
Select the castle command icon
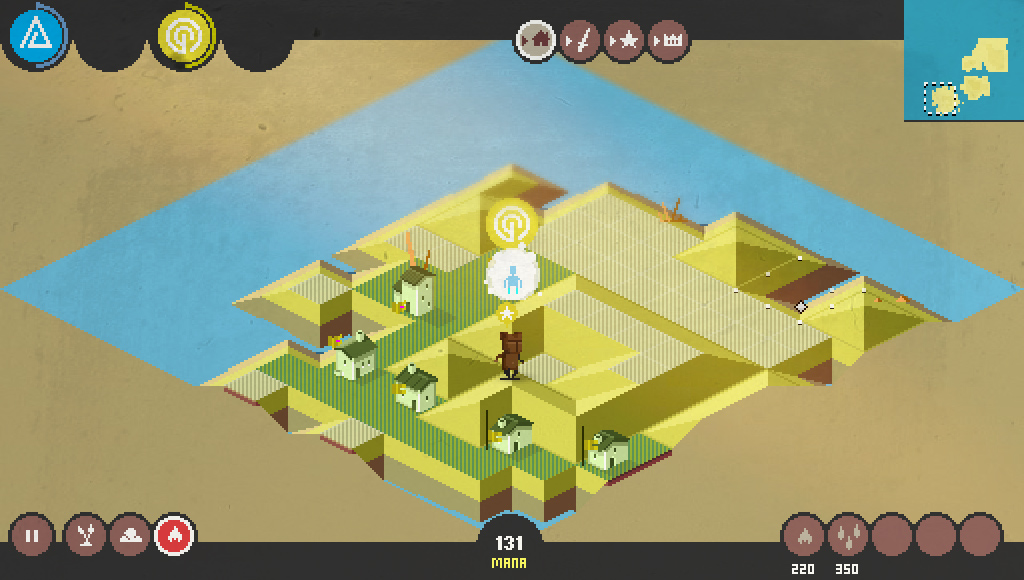click(668, 41)
